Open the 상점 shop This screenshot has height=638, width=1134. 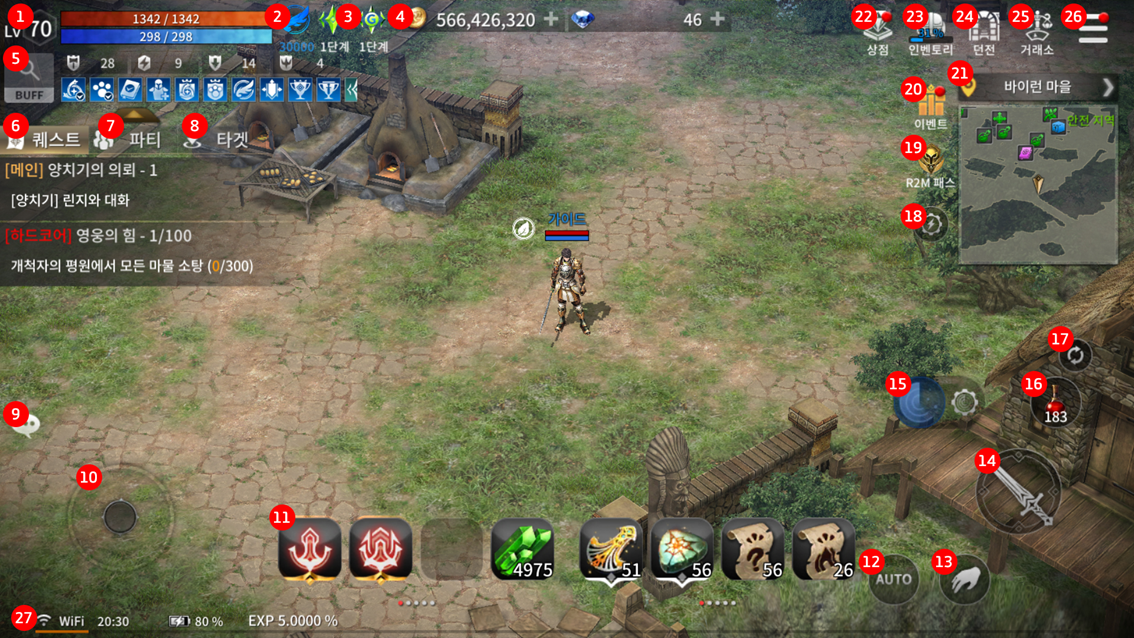[x=878, y=31]
